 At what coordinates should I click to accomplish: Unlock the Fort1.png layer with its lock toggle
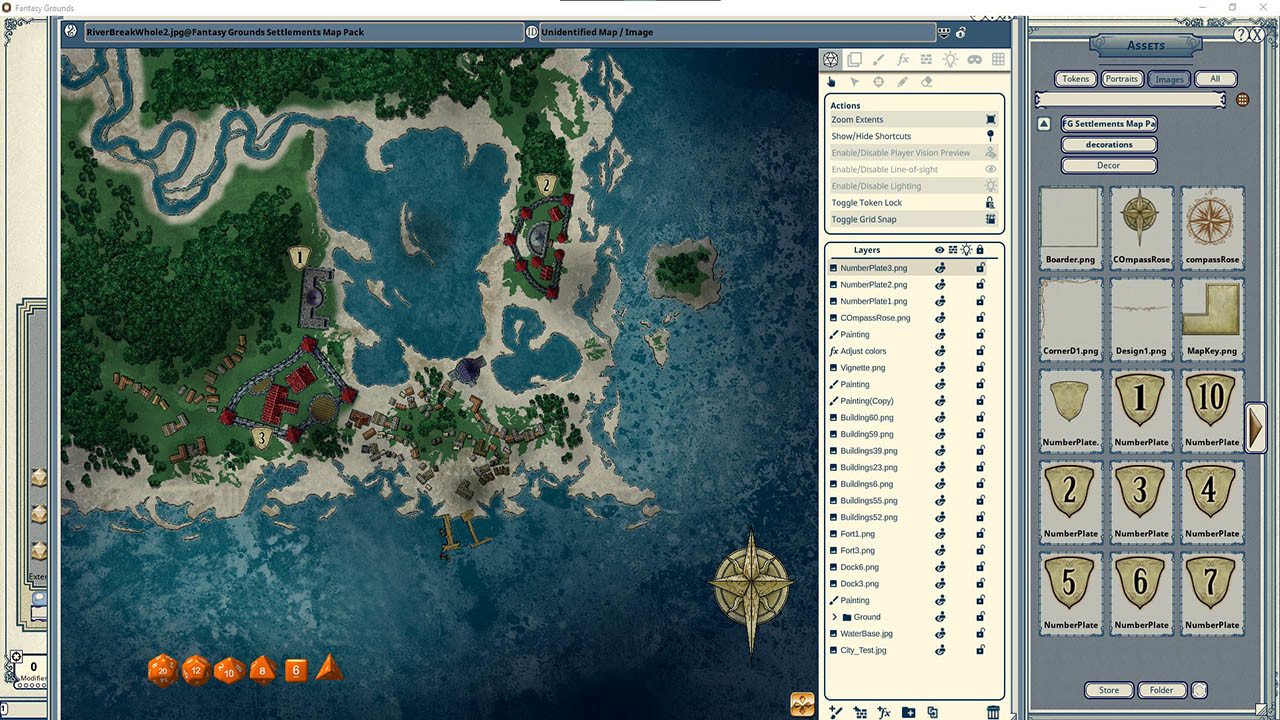click(x=980, y=533)
